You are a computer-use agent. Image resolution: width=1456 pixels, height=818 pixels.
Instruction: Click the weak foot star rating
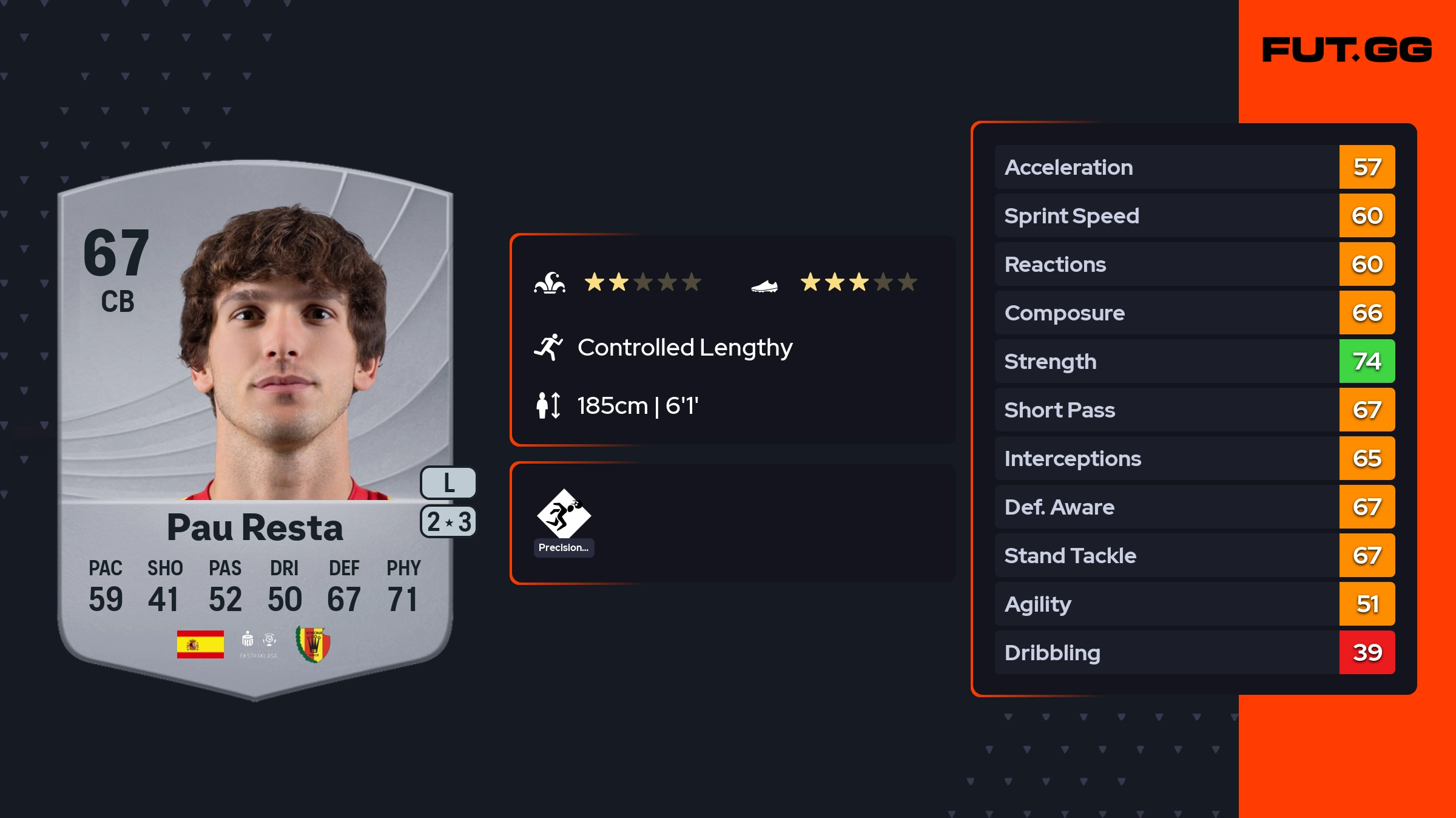point(858,282)
